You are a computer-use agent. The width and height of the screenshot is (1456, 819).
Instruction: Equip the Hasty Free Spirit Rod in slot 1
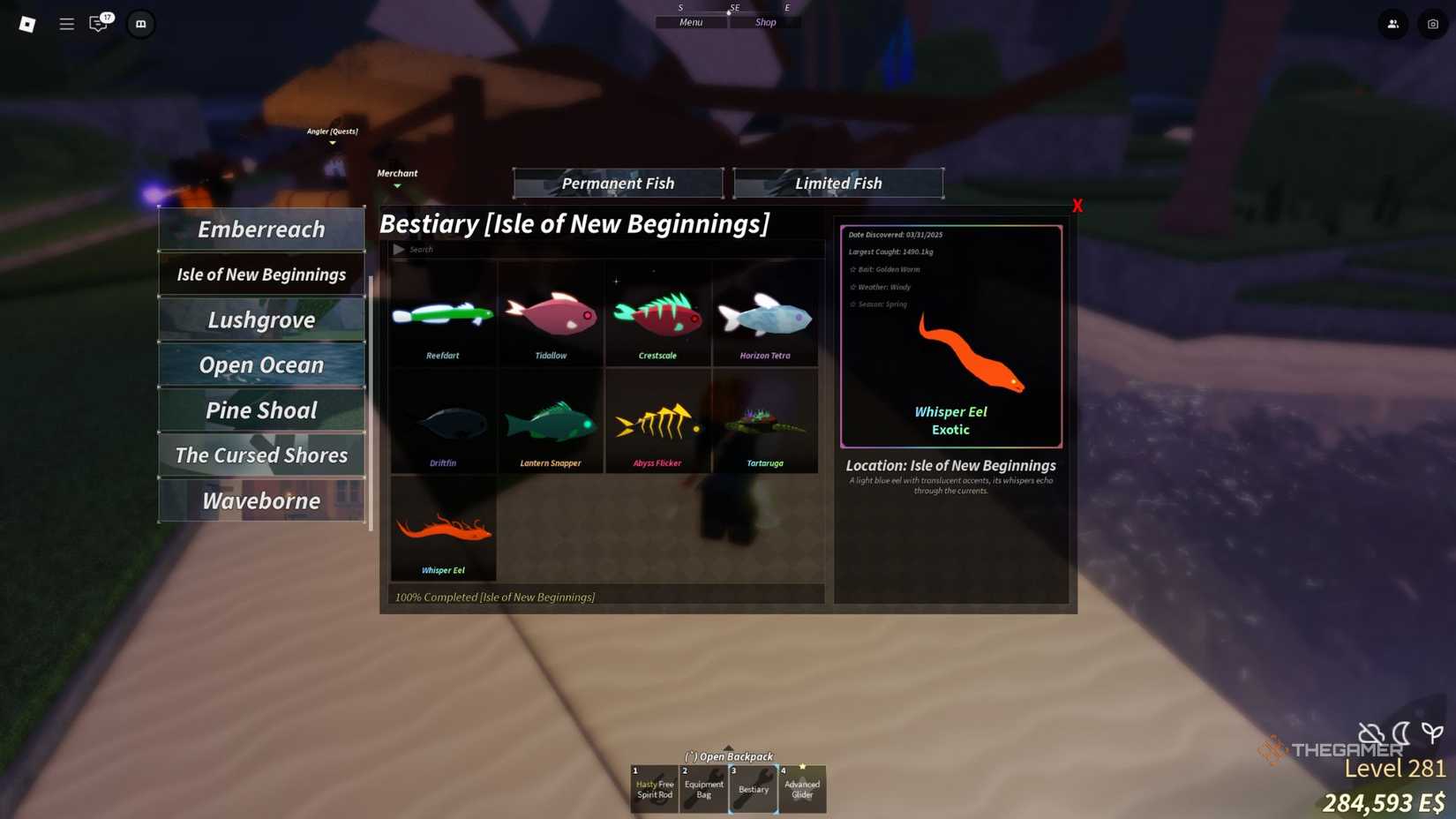pyautogui.click(x=653, y=788)
